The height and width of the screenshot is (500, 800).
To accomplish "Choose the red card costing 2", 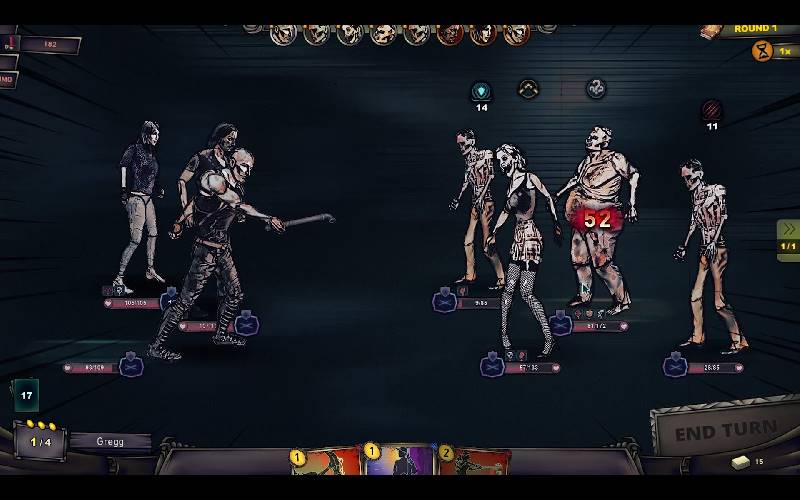I will point(474,463).
